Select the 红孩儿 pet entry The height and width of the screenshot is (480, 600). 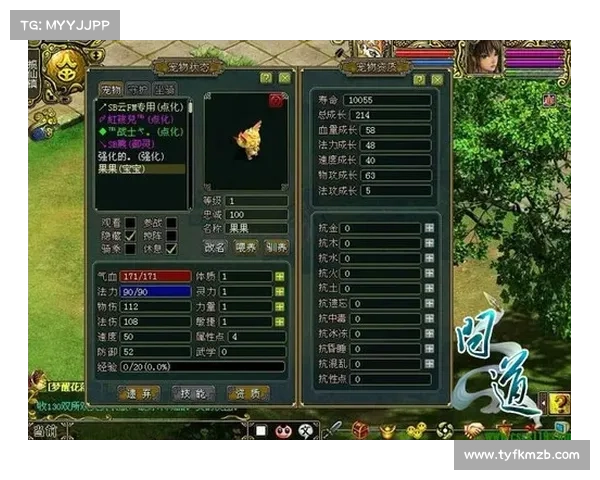pos(127,117)
